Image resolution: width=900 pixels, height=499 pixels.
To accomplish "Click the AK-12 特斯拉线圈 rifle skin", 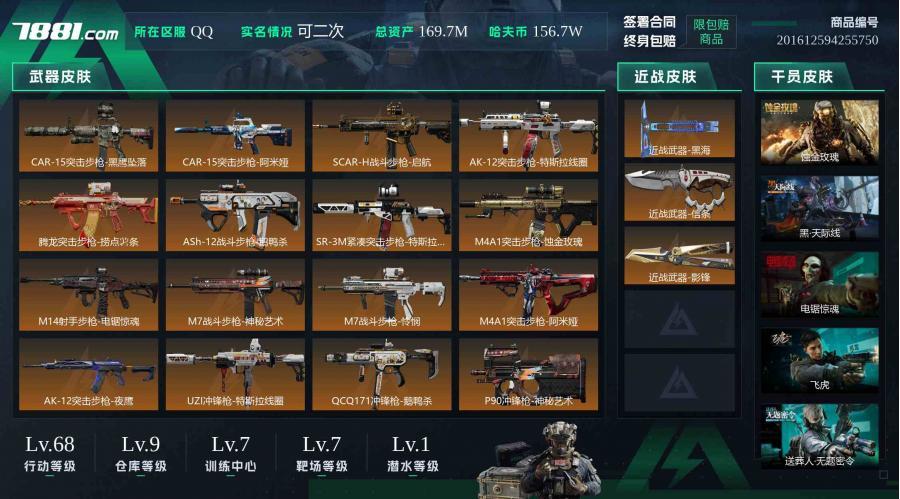I will coord(529,135).
